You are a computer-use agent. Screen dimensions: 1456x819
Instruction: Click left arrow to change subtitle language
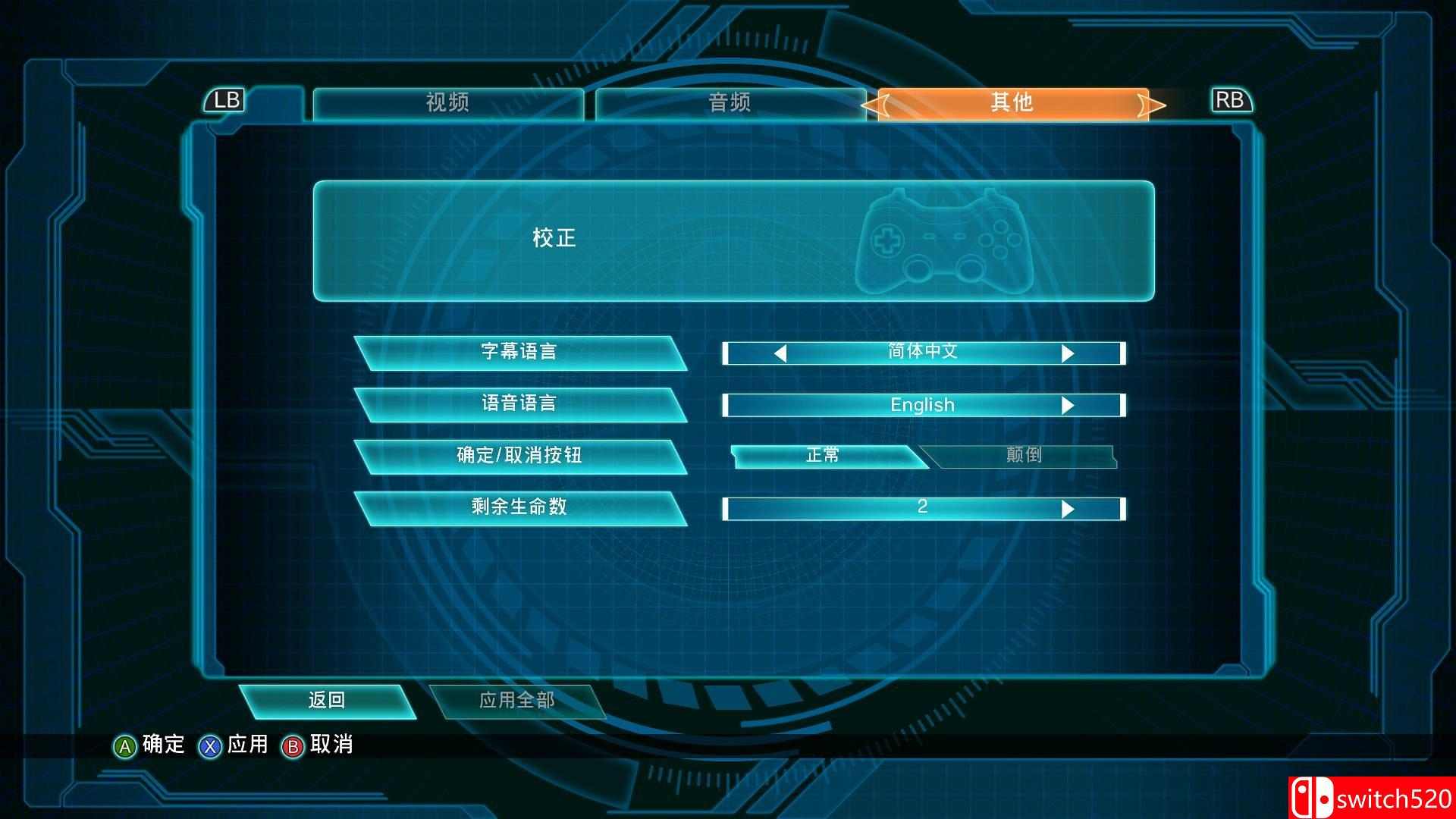[x=781, y=353]
